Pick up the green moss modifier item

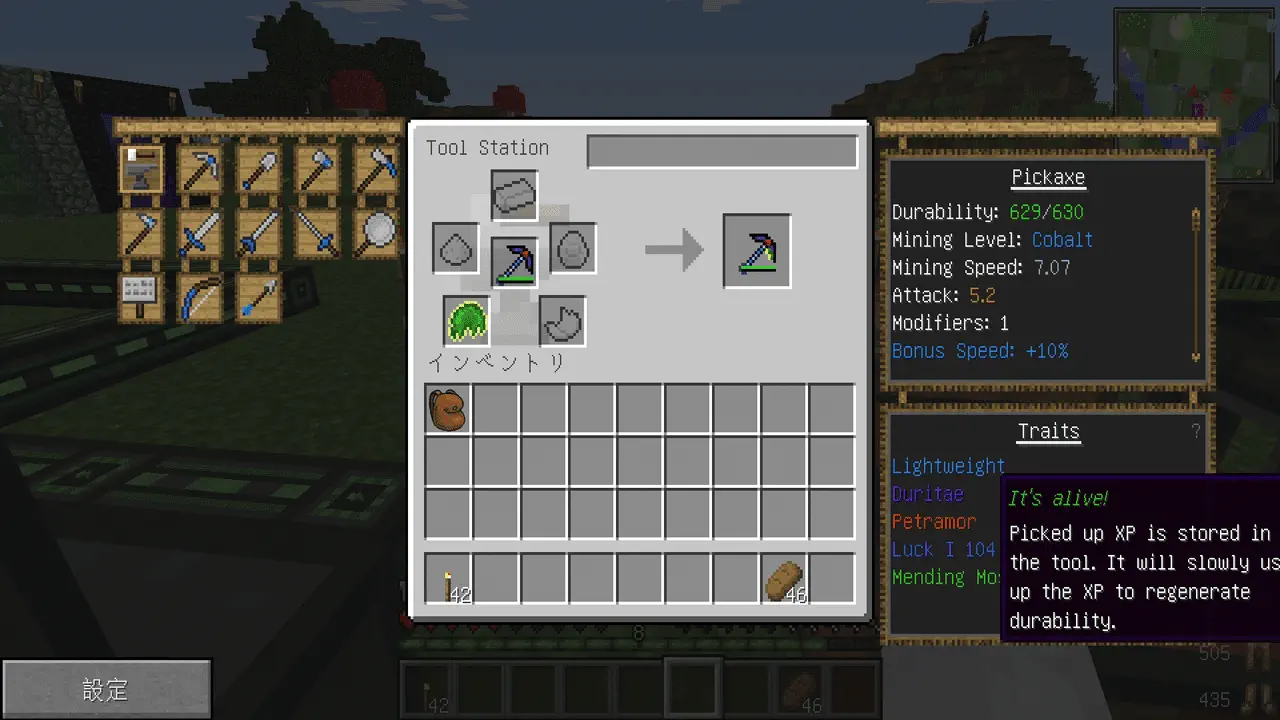[466, 321]
